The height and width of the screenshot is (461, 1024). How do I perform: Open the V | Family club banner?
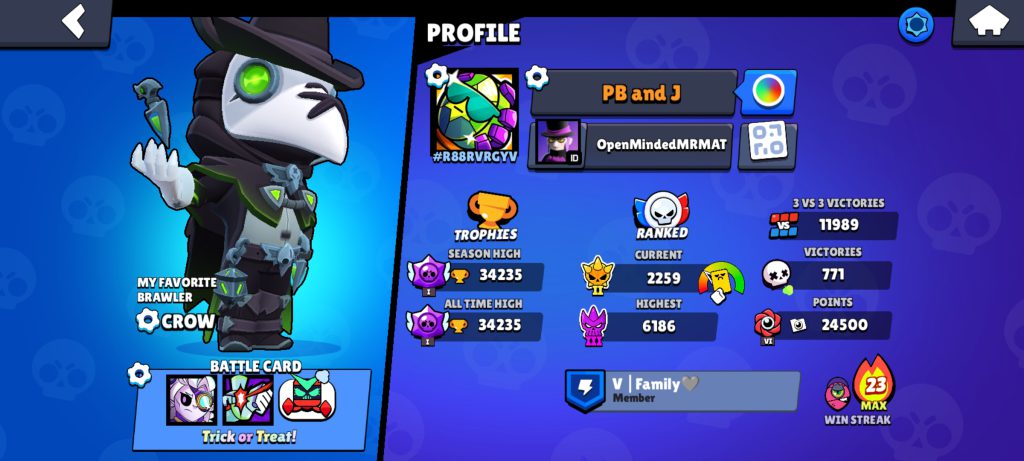click(x=683, y=390)
